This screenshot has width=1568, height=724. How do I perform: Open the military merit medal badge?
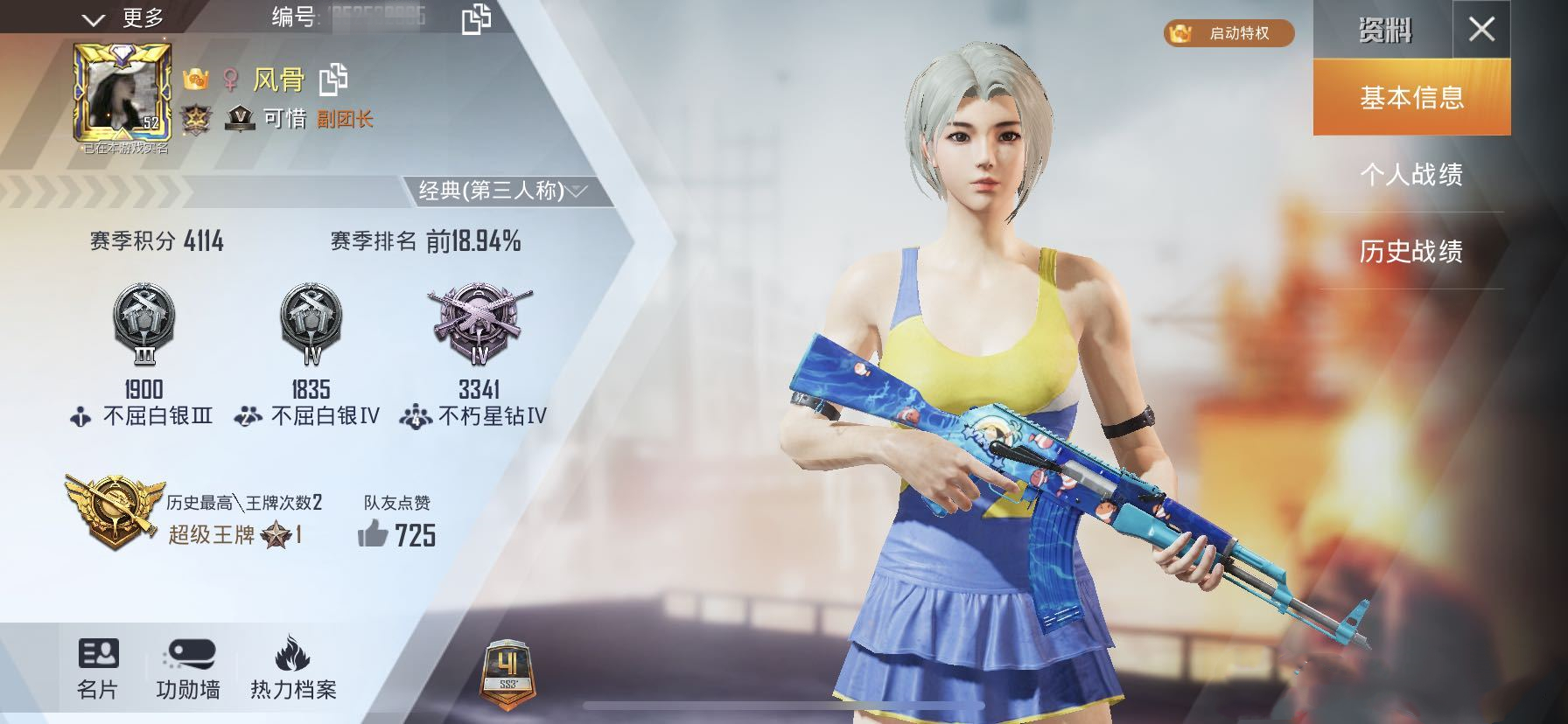(x=199, y=115)
